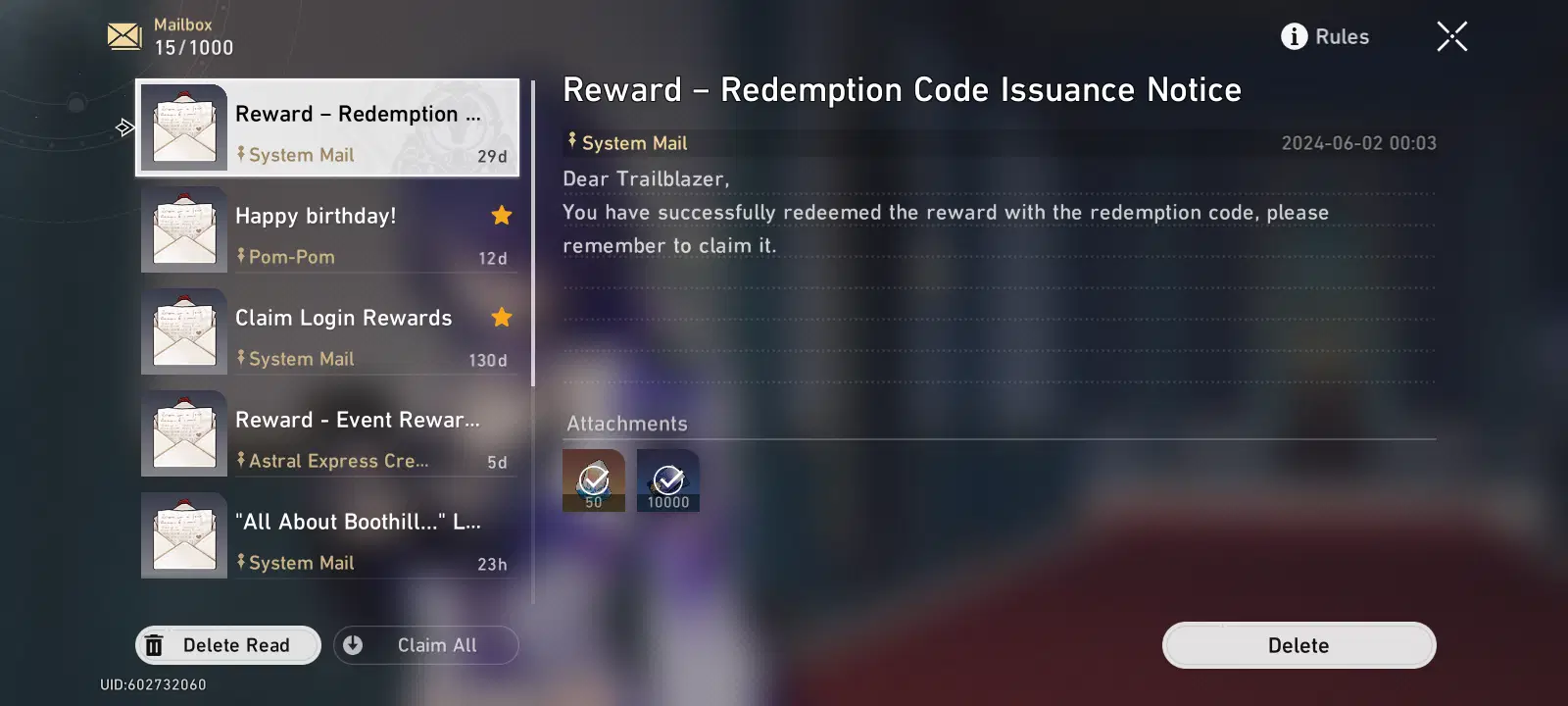This screenshot has height=706, width=1568.
Task: Click the download icon beside Claim All
Action: (x=353, y=644)
